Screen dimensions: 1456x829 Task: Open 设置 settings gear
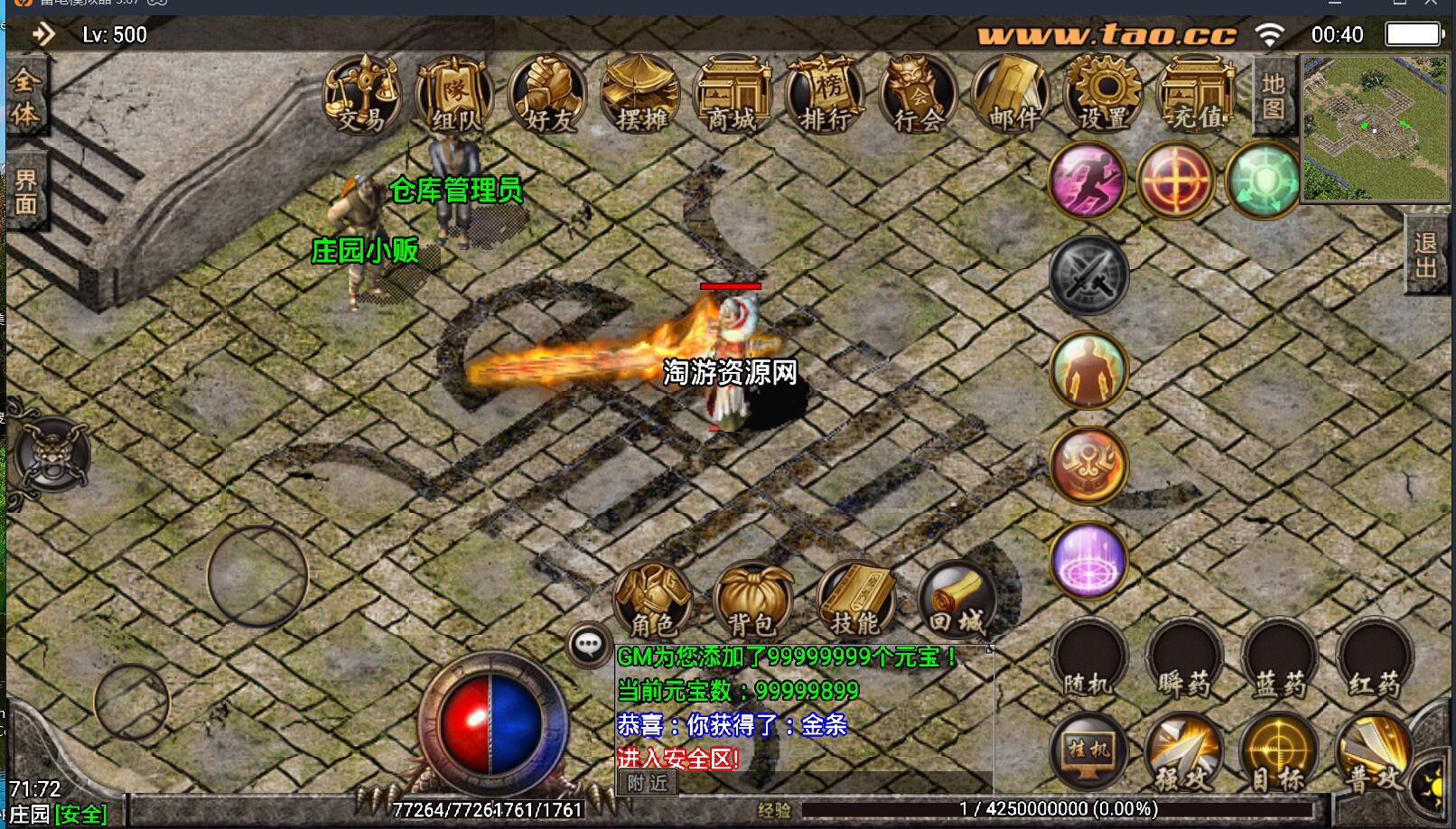1104,96
